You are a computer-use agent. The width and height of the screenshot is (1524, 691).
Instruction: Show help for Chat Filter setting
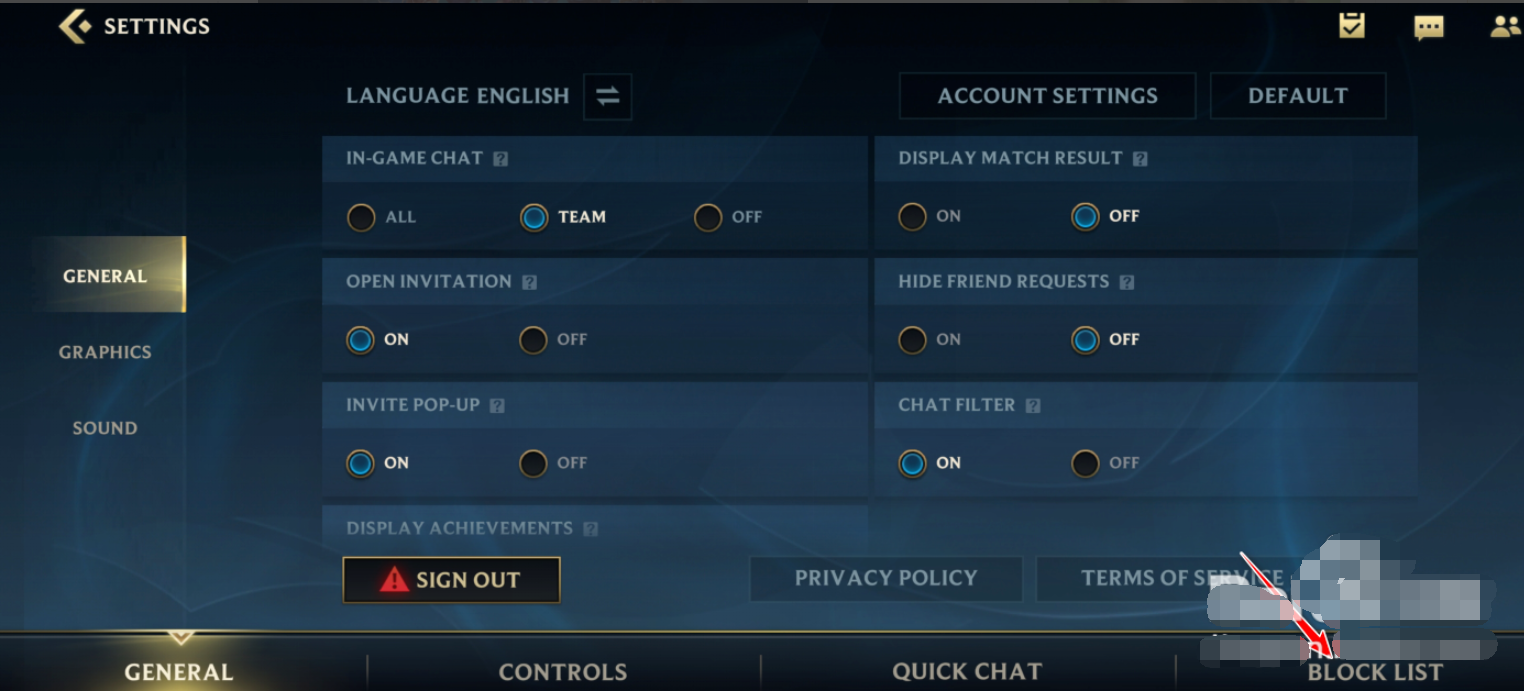(x=1033, y=406)
